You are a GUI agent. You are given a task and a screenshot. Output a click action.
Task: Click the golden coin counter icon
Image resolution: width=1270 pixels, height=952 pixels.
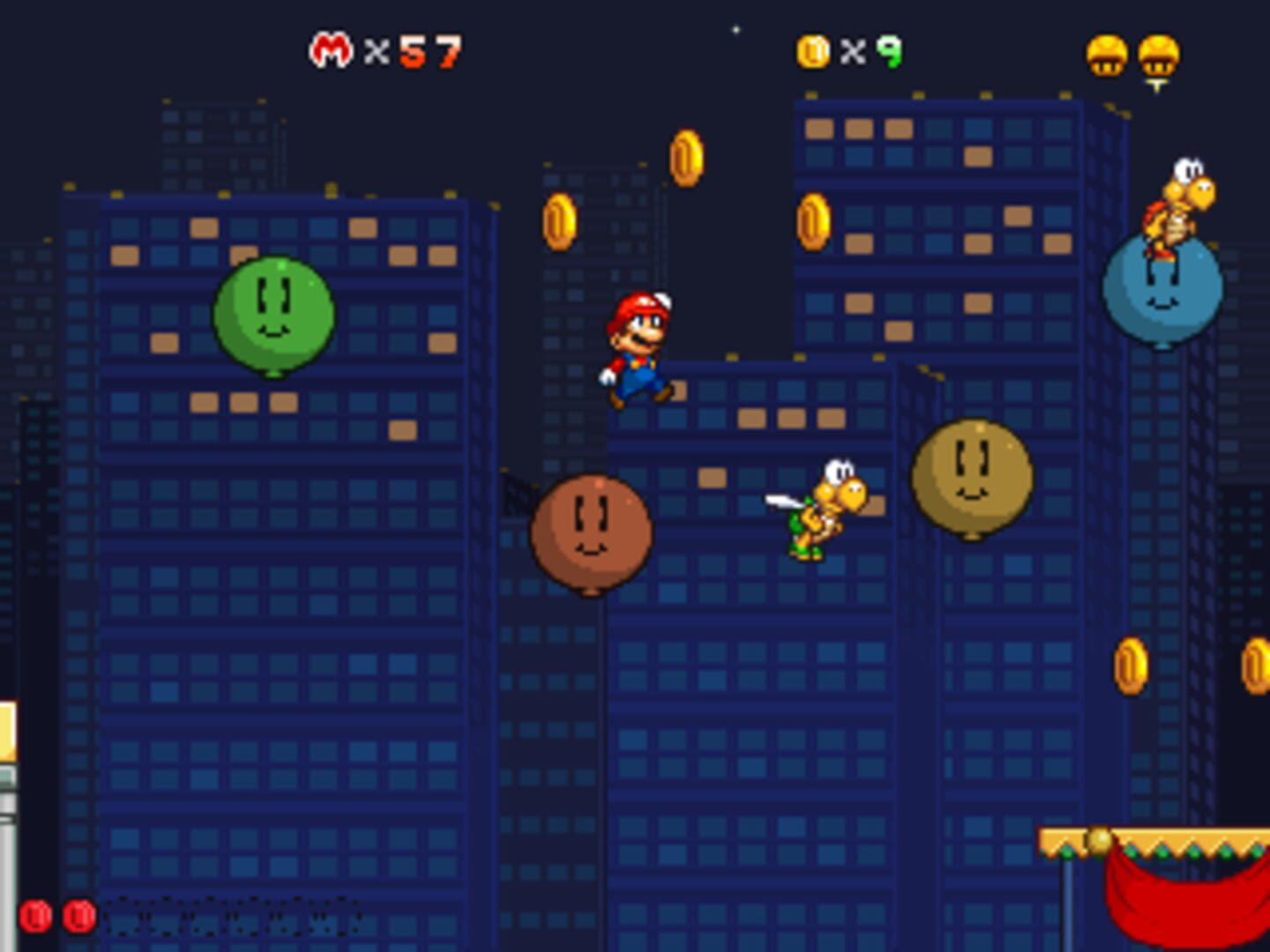[x=811, y=50]
